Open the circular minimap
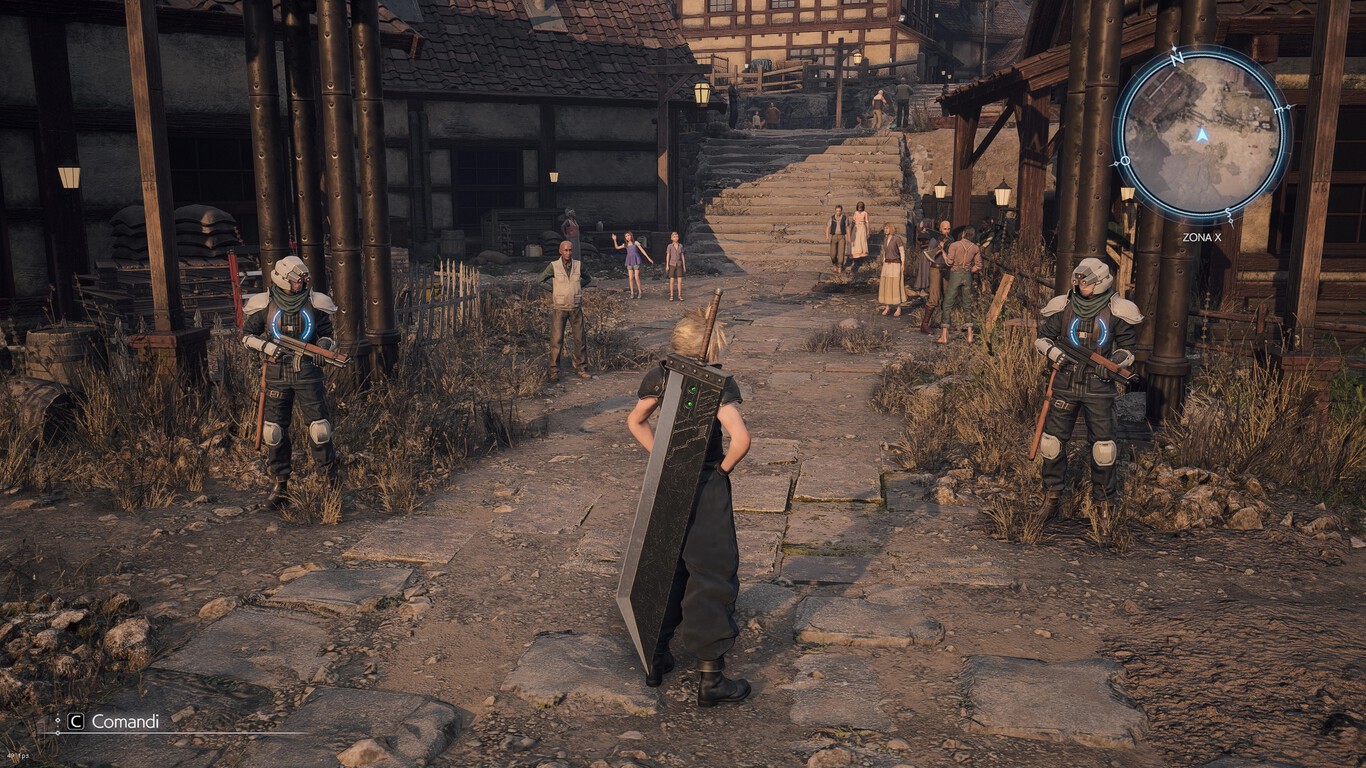The image size is (1366, 768). (x=1201, y=134)
